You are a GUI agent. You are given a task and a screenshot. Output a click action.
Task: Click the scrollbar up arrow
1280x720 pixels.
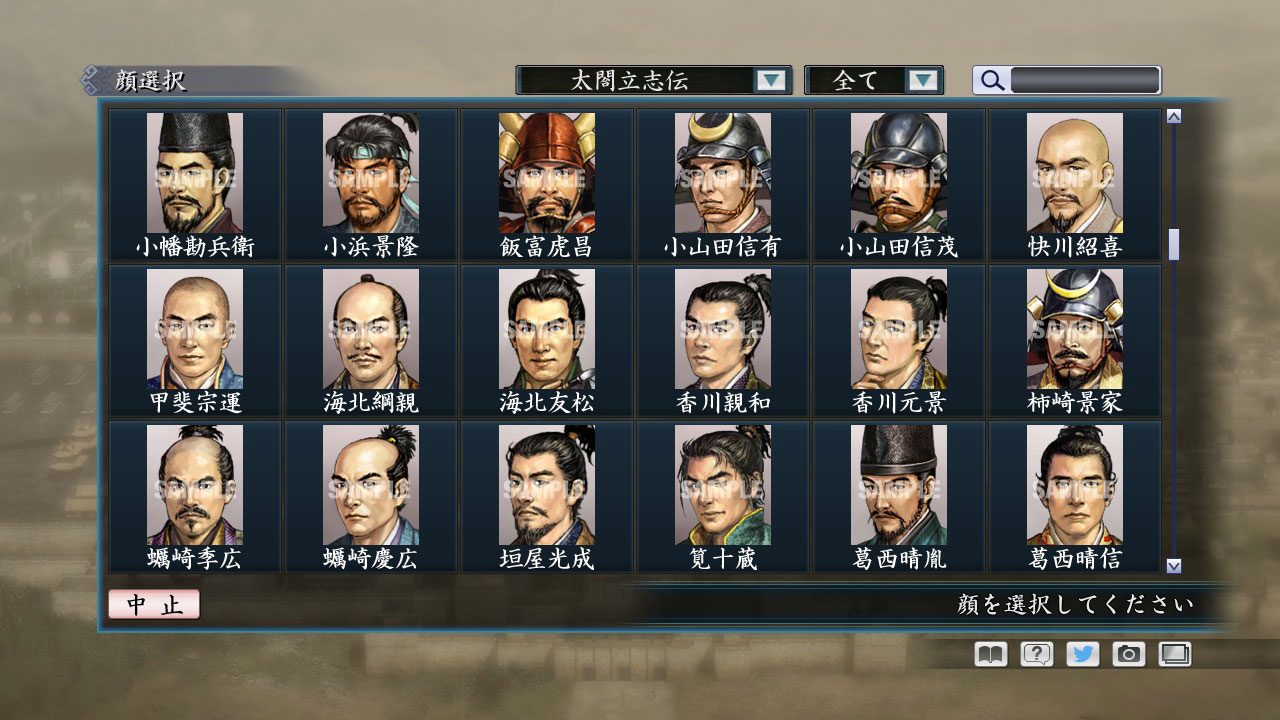pos(1173,114)
